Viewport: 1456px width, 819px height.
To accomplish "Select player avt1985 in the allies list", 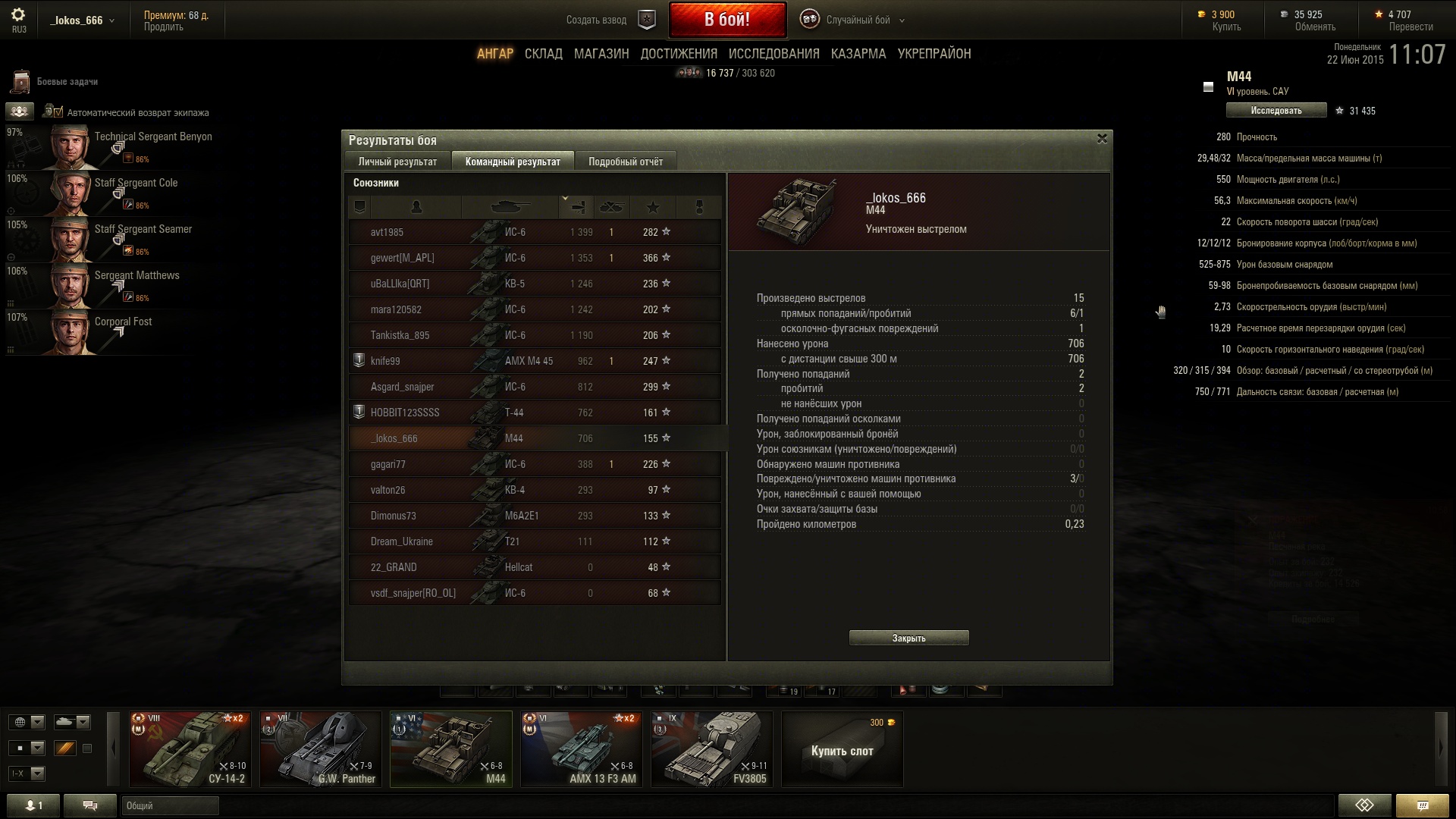I will coord(387,232).
